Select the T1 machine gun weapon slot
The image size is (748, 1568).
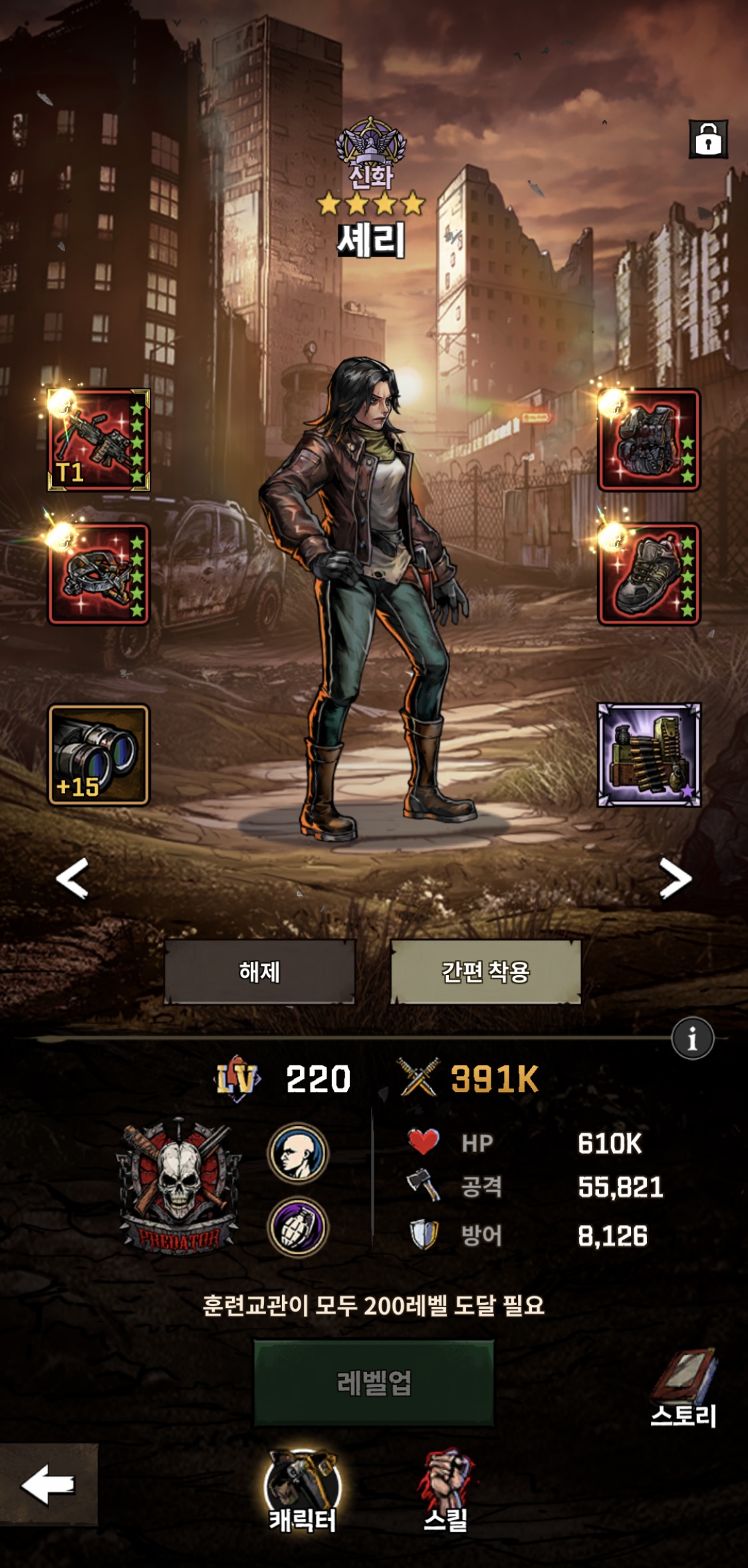coord(99,440)
